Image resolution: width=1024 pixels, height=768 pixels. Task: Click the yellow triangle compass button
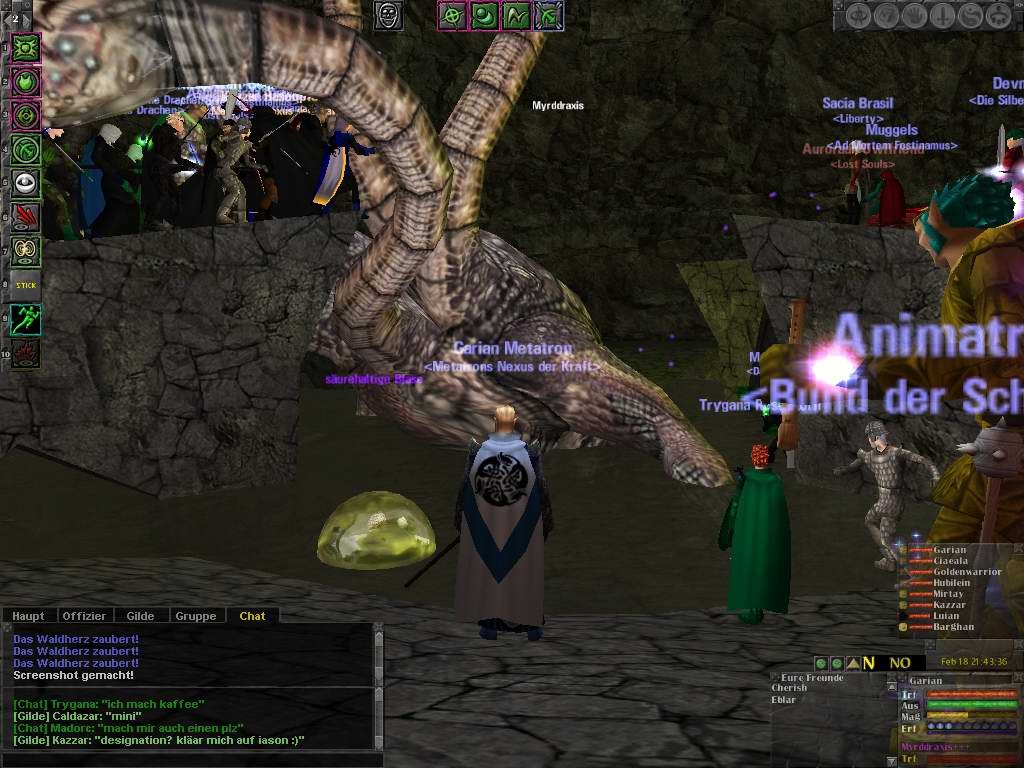(x=853, y=663)
